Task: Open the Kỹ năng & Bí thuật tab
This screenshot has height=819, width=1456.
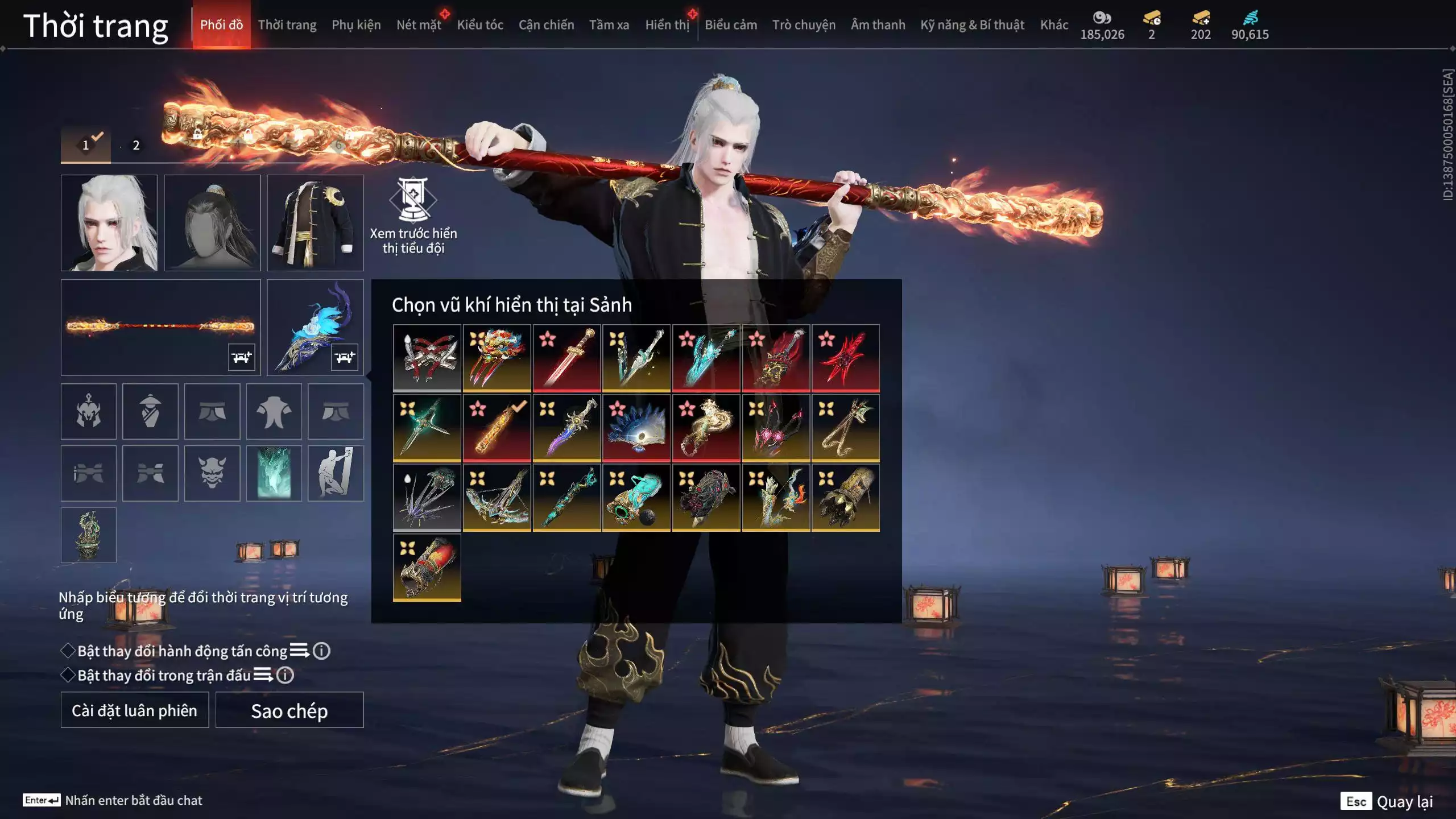Action: pos(972,25)
